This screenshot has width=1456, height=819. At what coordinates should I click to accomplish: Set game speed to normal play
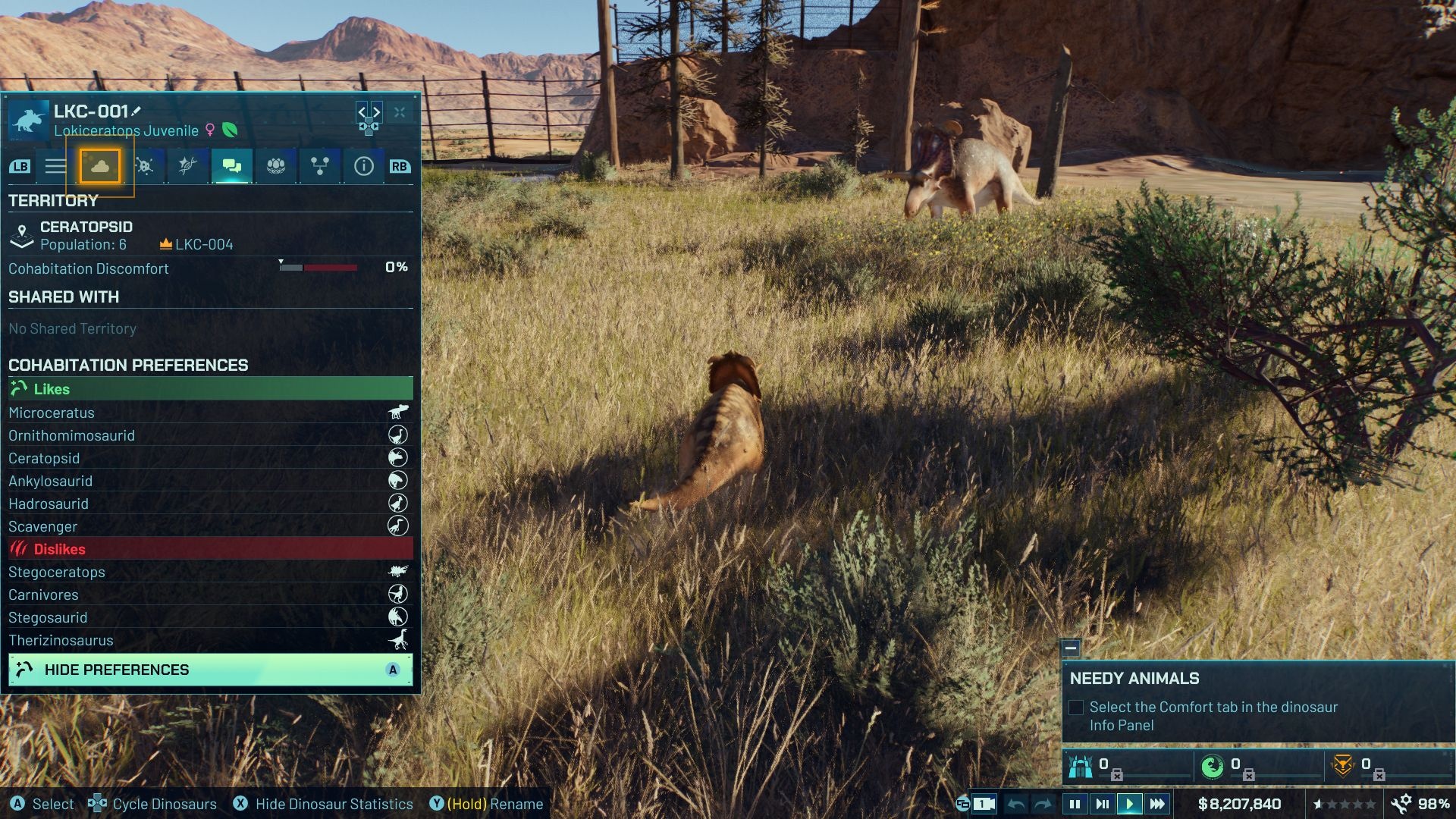[1129, 804]
